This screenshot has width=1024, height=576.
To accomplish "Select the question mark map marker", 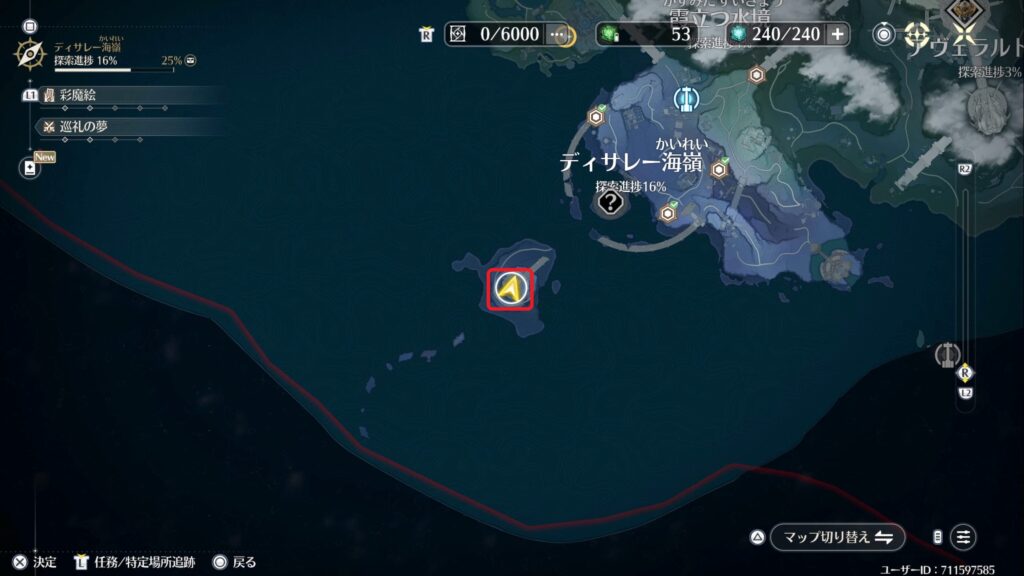I will tap(610, 204).
